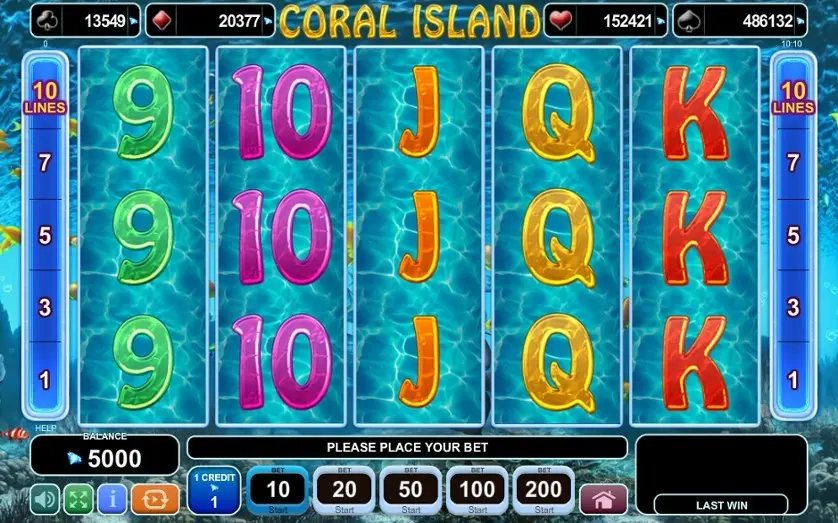This screenshot has height=523, width=838.
Task: Pick 1 line on the right panel
Action: click(x=793, y=379)
